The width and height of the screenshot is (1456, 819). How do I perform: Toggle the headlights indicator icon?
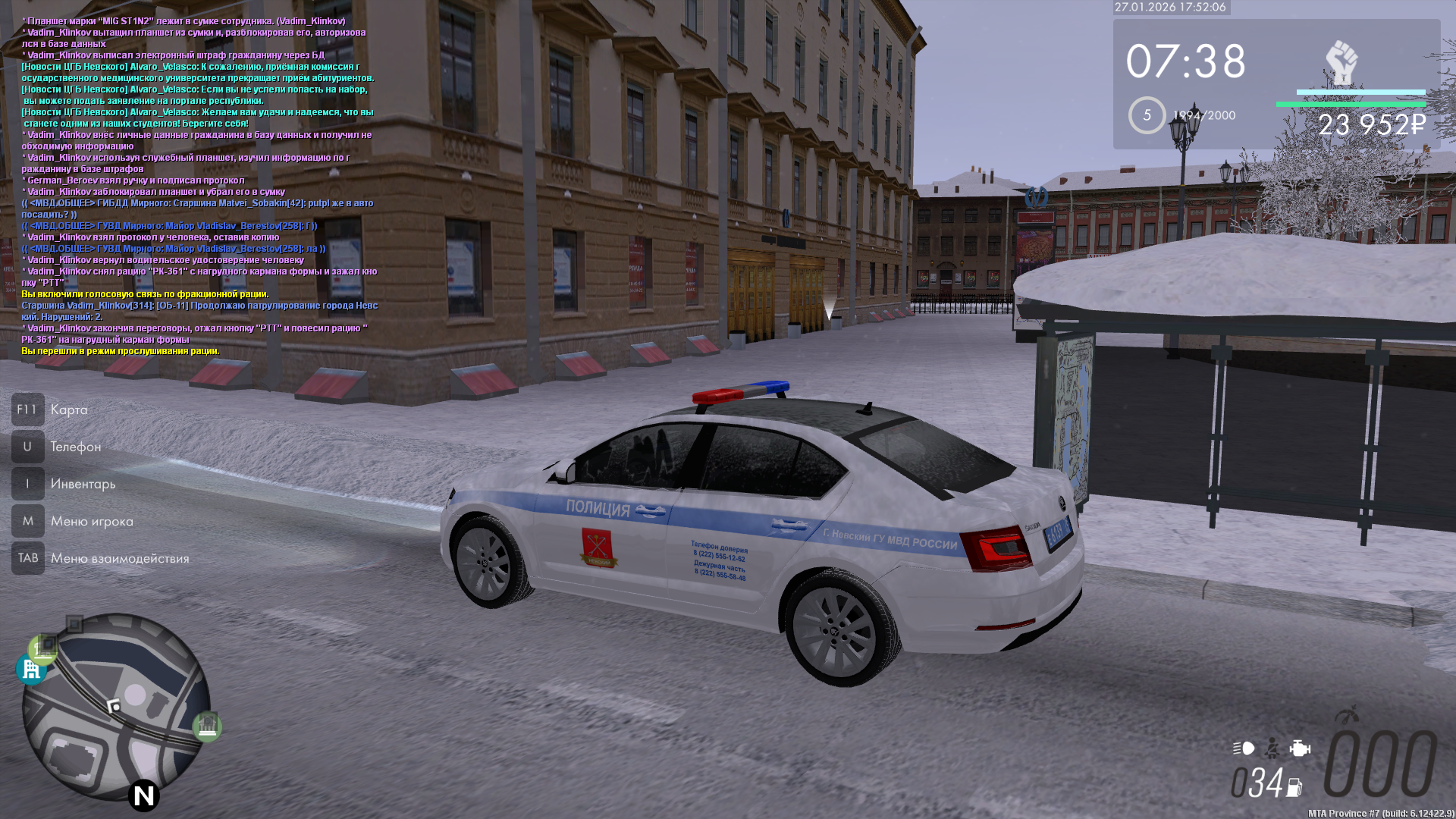(x=1244, y=748)
